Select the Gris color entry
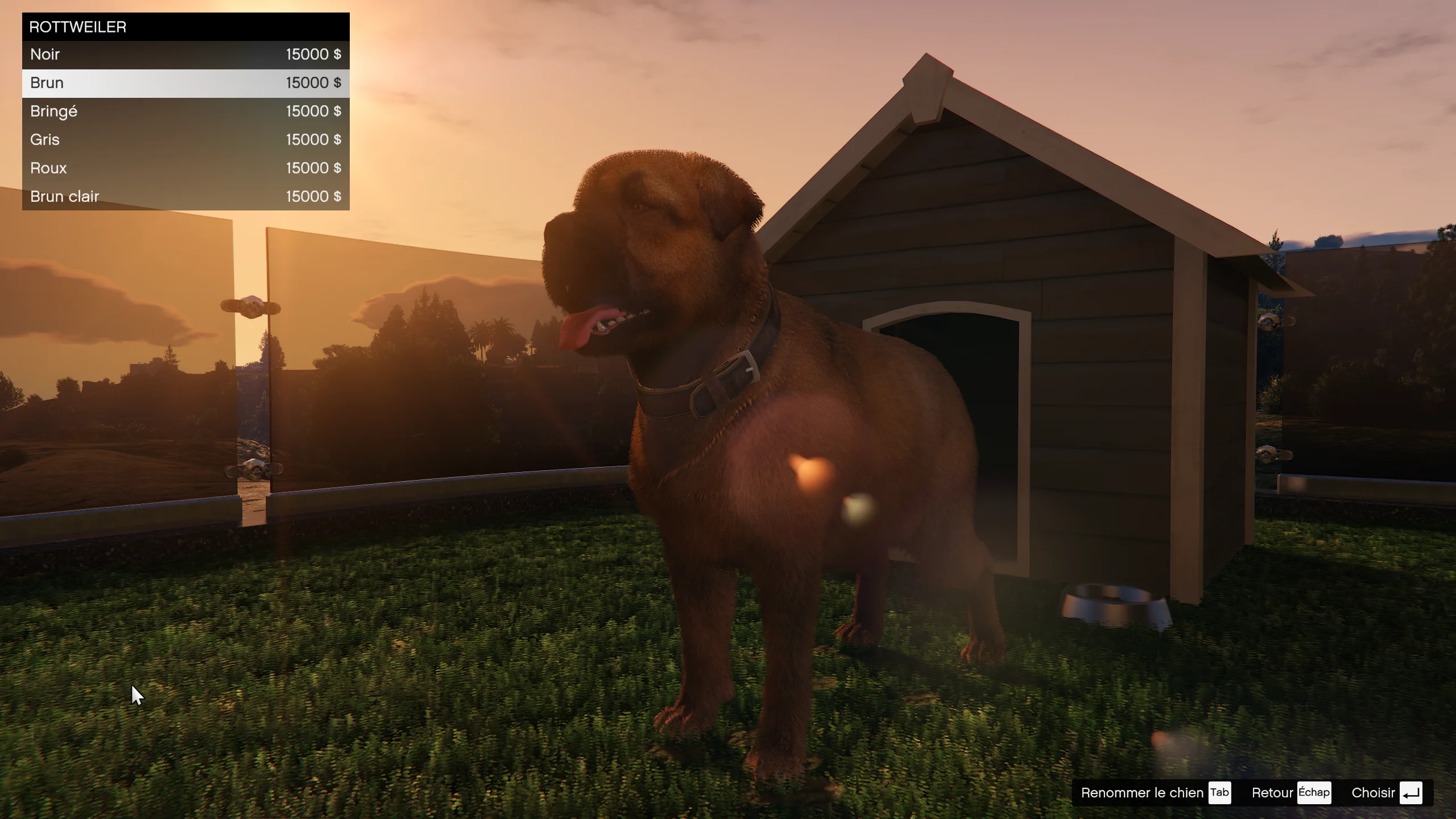Viewport: 1456px width, 819px height. [x=185, y=140]
